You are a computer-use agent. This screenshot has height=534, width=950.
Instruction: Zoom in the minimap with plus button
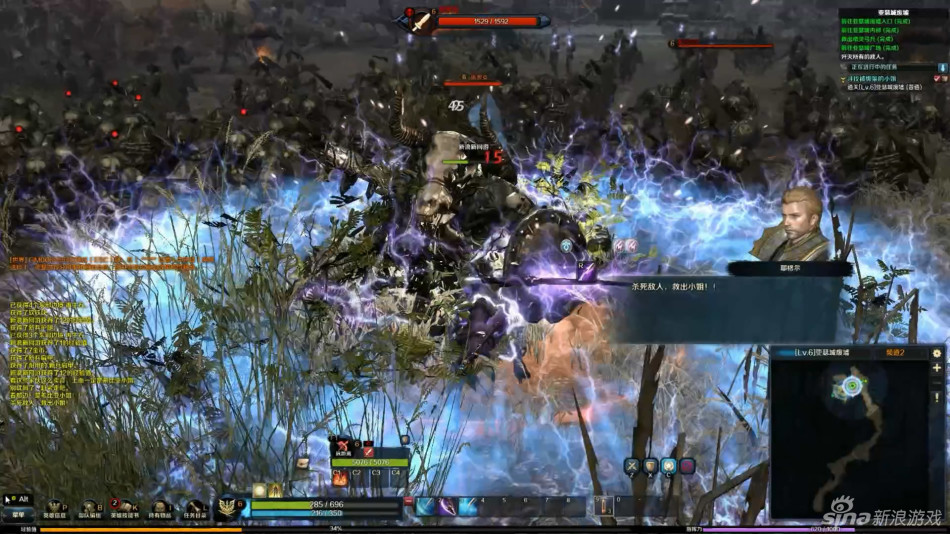(937, 368)
